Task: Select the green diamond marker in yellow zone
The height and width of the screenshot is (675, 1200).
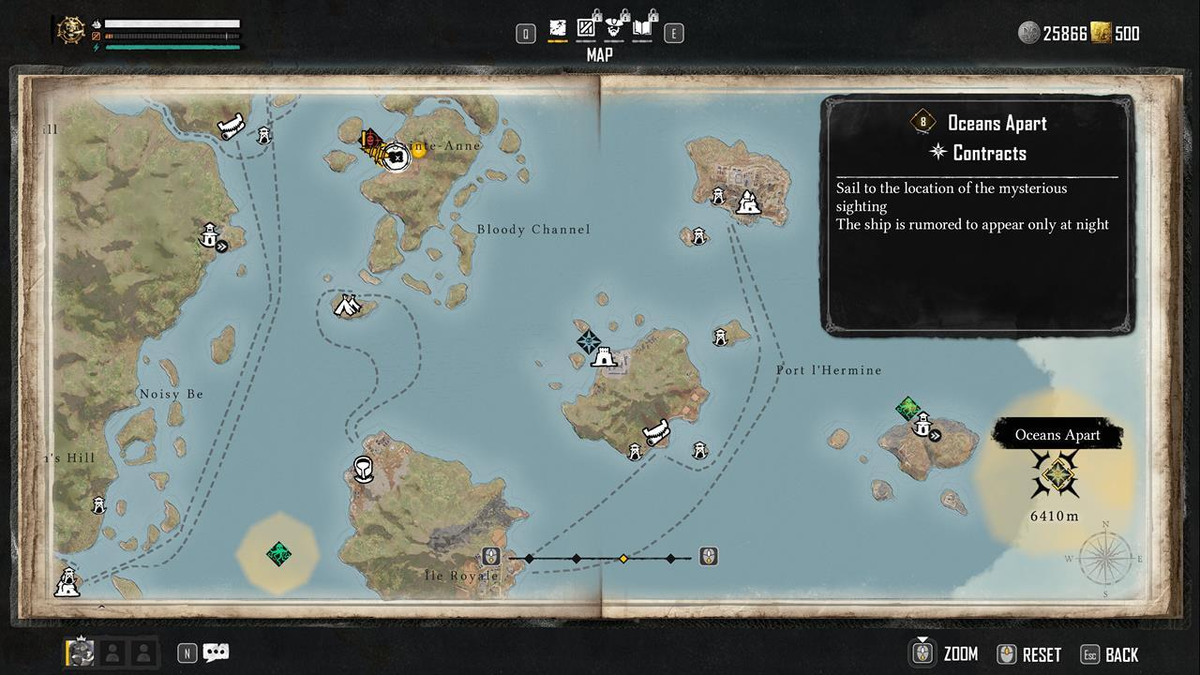Action: 278,553
